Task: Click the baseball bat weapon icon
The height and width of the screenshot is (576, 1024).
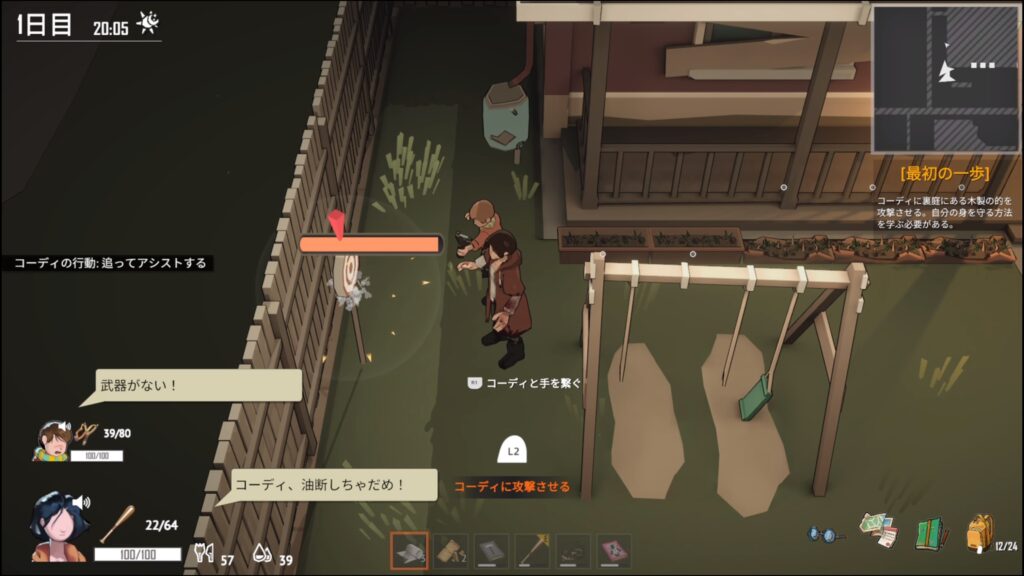Action: coord(118,524)
